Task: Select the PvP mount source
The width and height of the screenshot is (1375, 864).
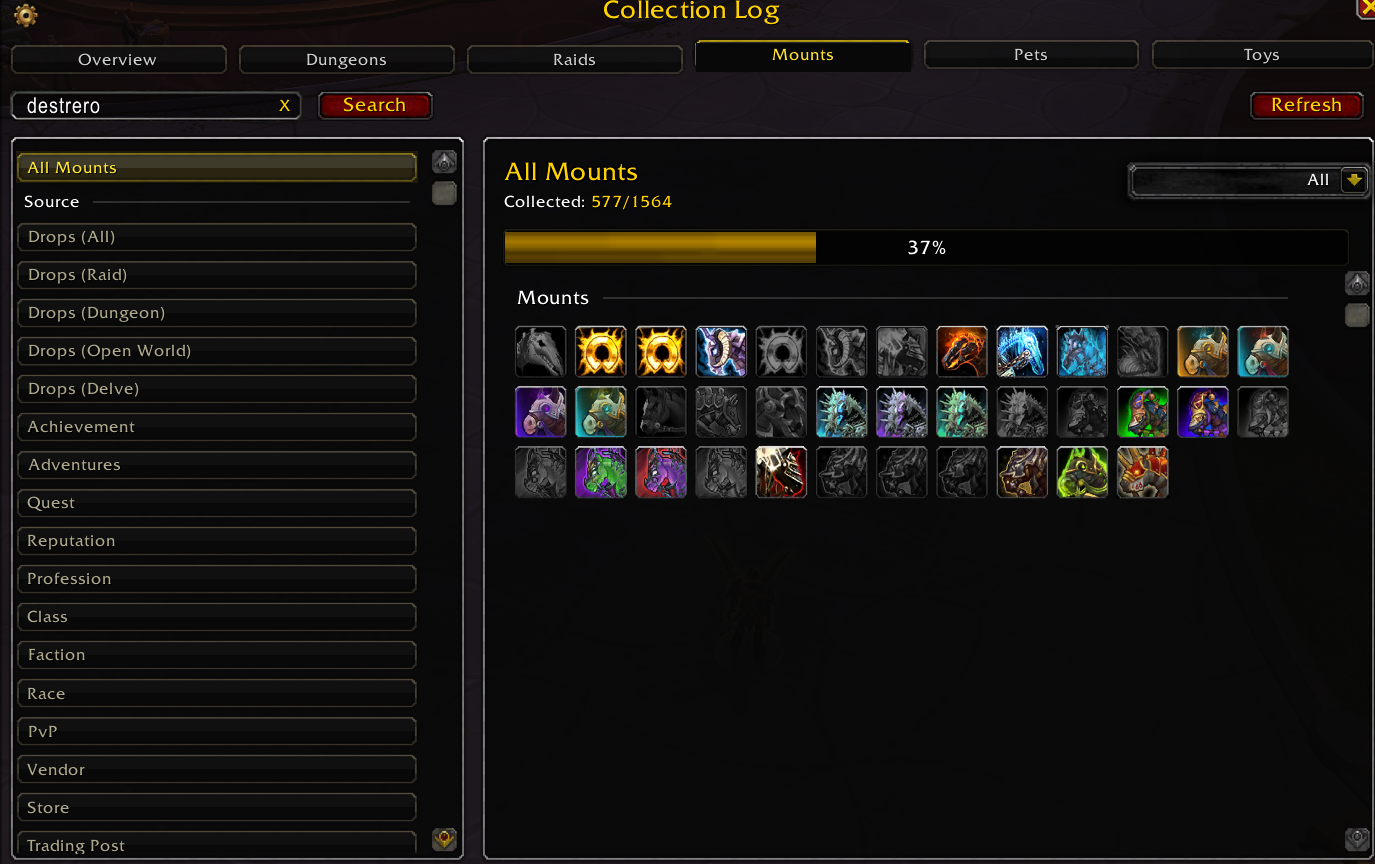Action: (216, 732)
